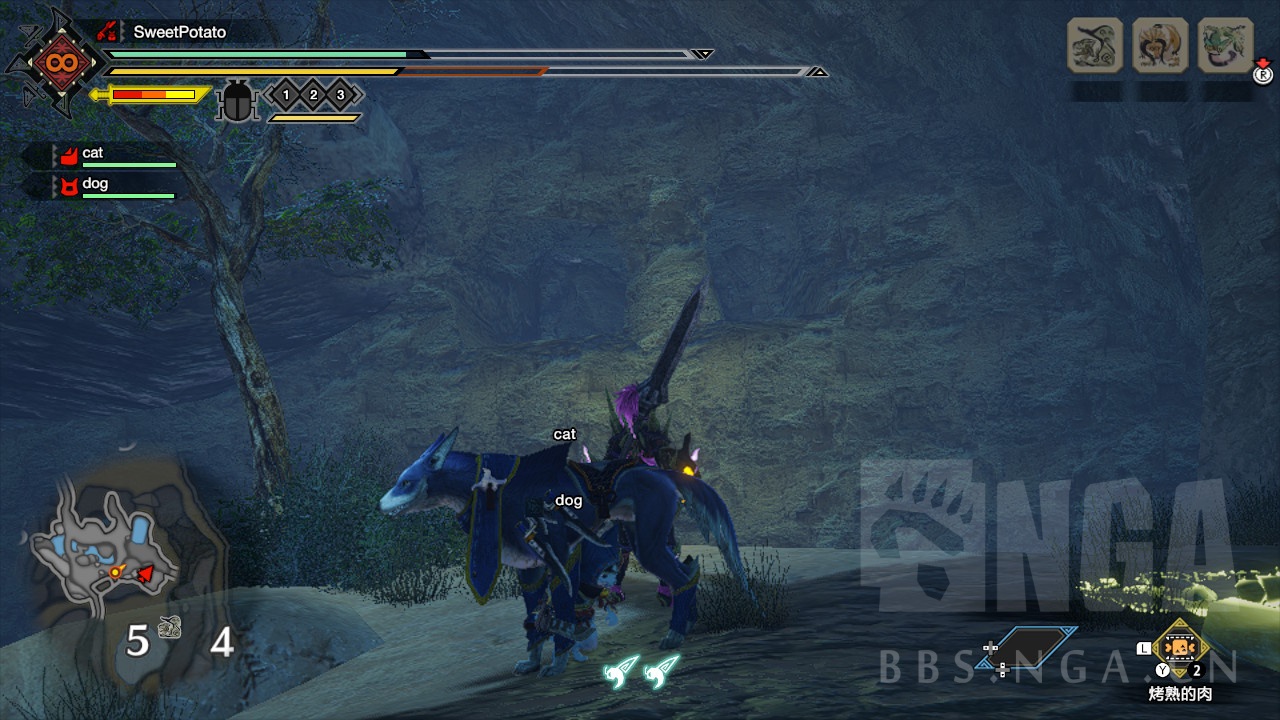Select the dog companion entry
Screen dimensions: 1280x720
click(x=110, y=185)
